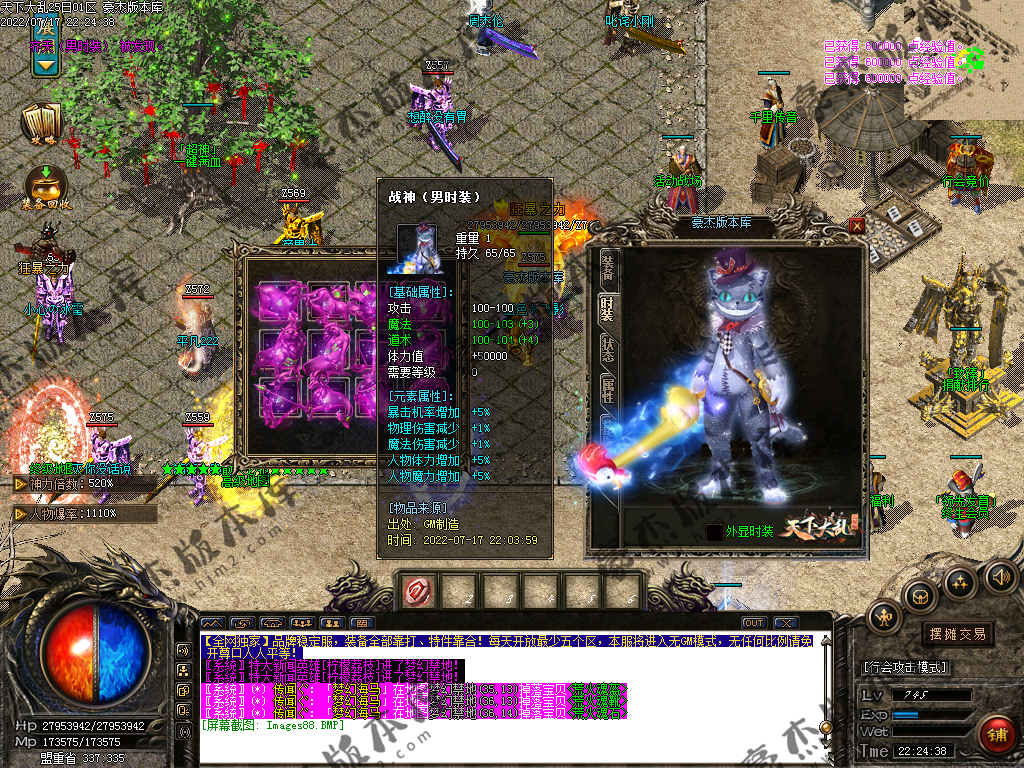
Task: Toggle the 外显时装 checkbox
Action: click(x=714, y=531)
